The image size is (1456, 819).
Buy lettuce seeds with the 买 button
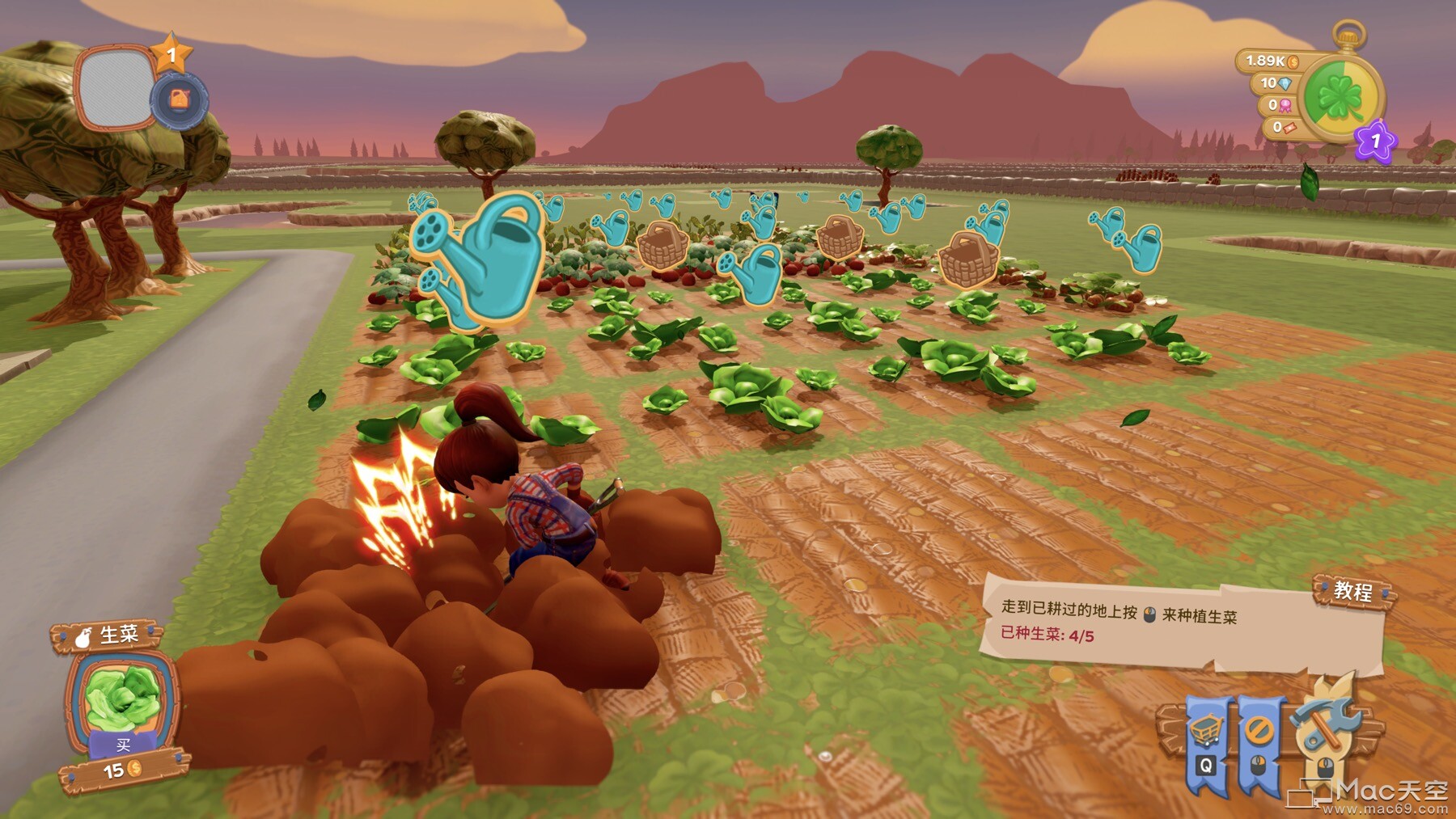(x=123, y=745)
